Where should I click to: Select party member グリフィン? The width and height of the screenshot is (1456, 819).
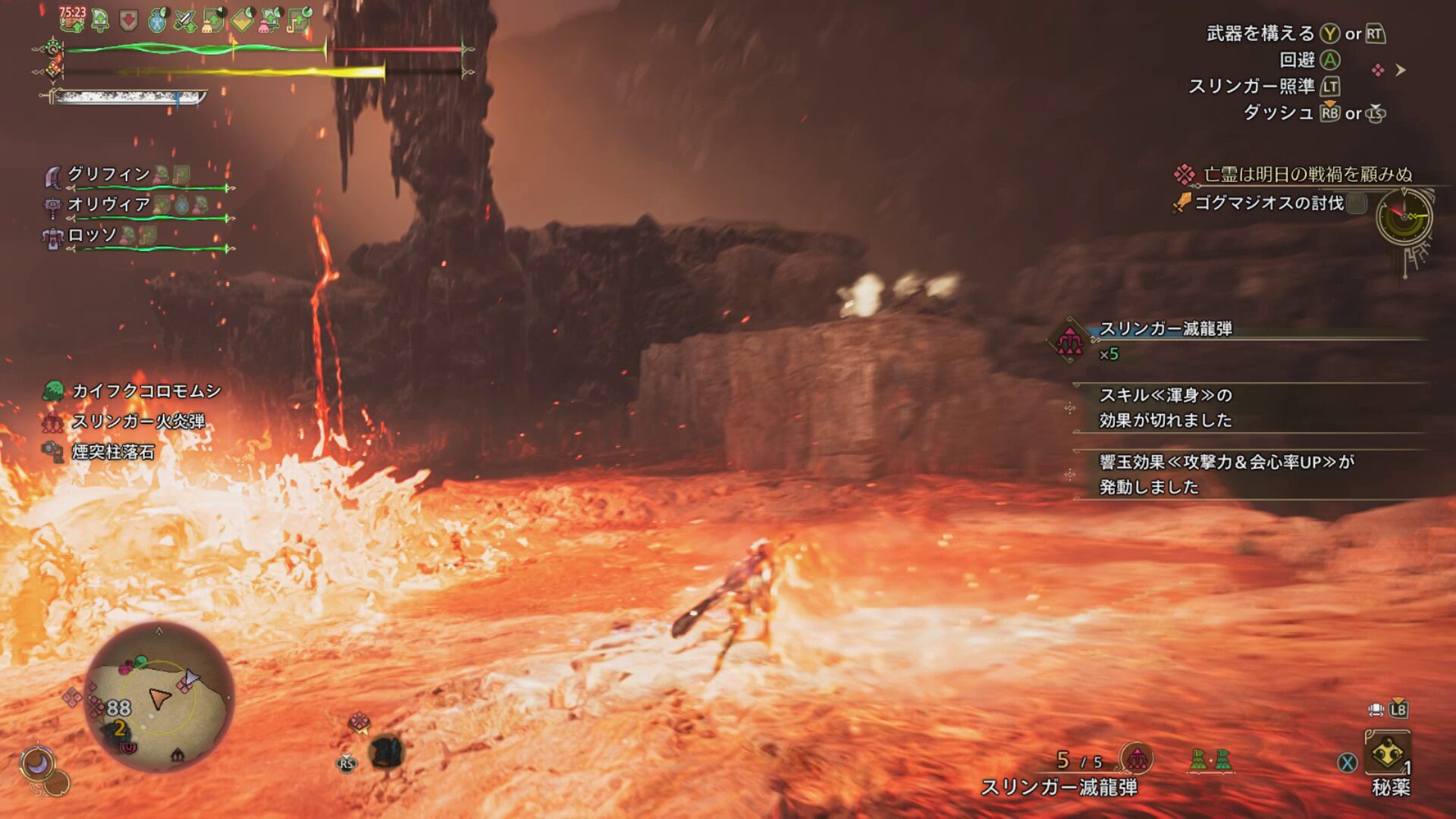click(110, 174)
